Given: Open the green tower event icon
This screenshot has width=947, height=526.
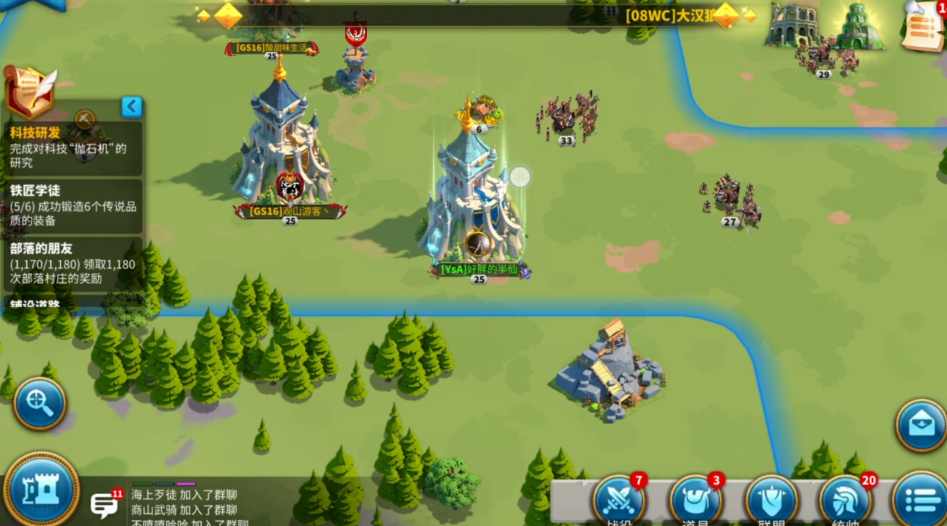Looking at the screenshot, I should click(859, 24).
